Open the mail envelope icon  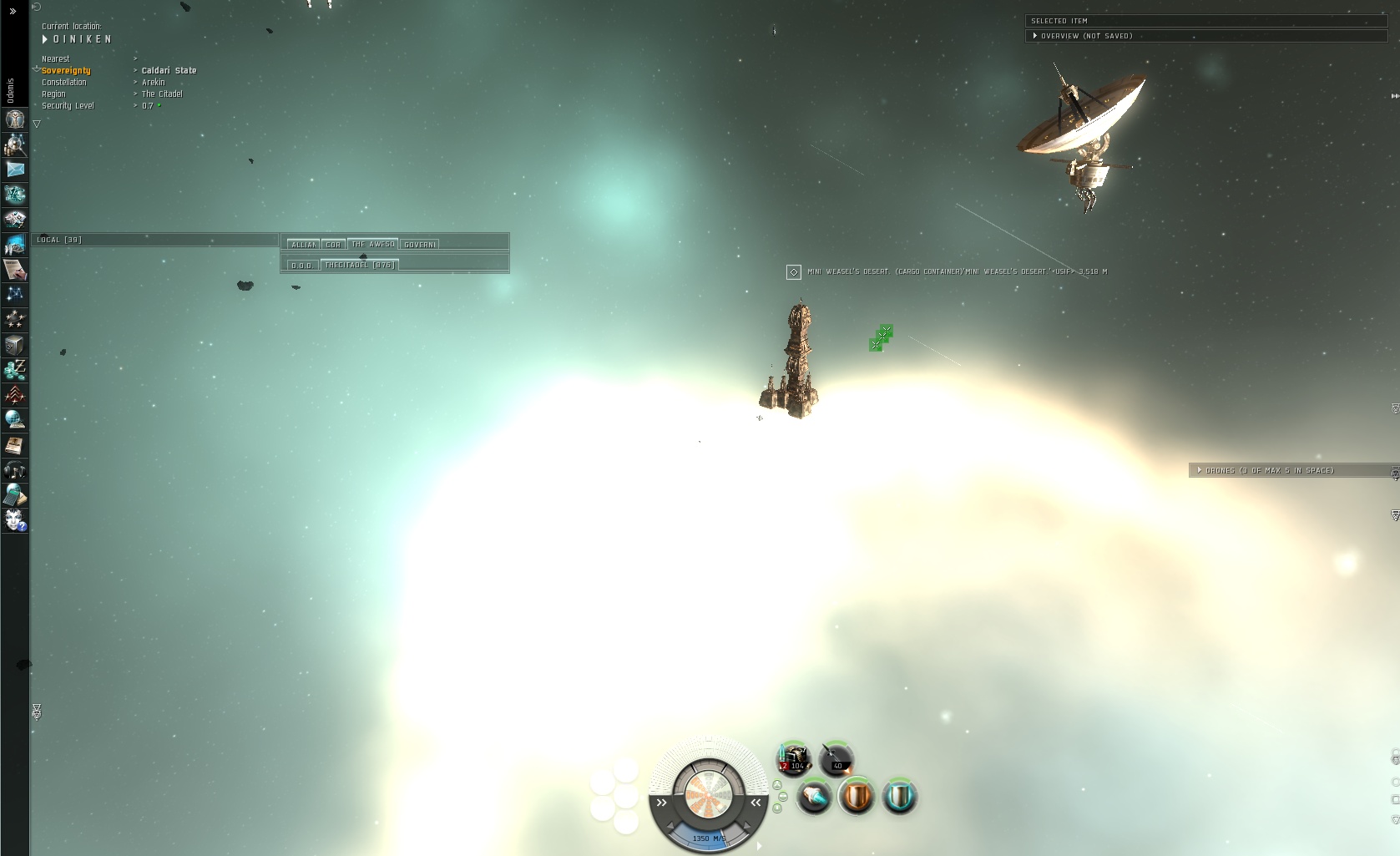pyautogui.click(x=14, y=170)
